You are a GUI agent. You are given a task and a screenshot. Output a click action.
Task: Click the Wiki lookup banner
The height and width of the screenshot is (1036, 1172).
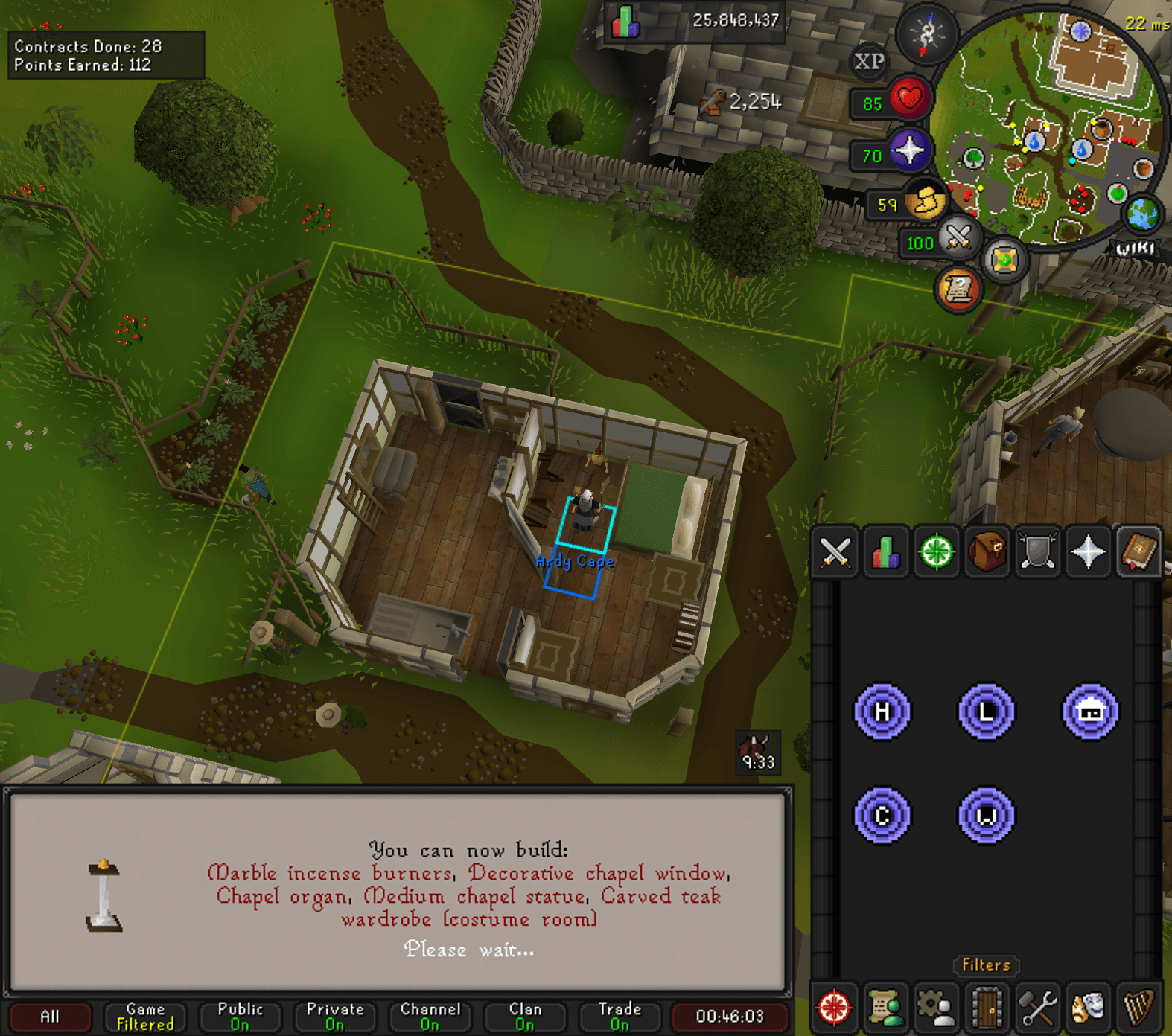pyautogui.click(x=1133, y=249)
